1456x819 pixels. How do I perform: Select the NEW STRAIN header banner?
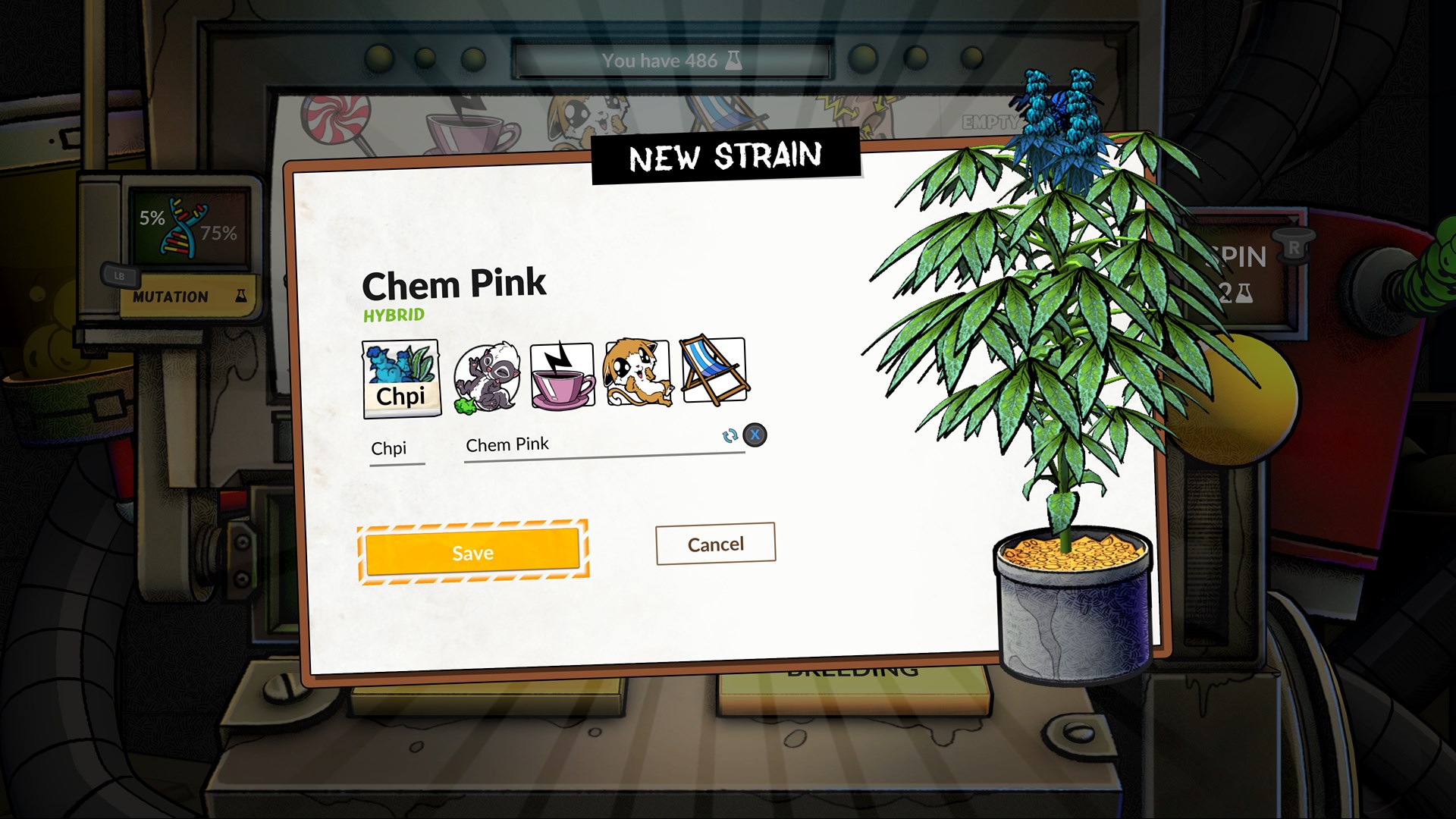point(726,157)
